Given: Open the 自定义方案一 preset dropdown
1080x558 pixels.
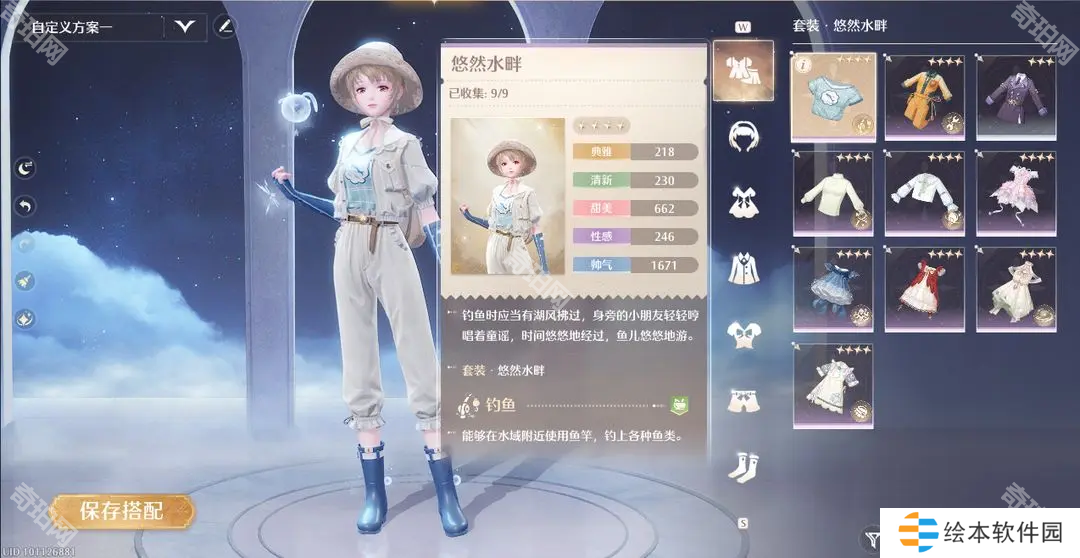Looking at the screenshot, I should click(185, 27).
